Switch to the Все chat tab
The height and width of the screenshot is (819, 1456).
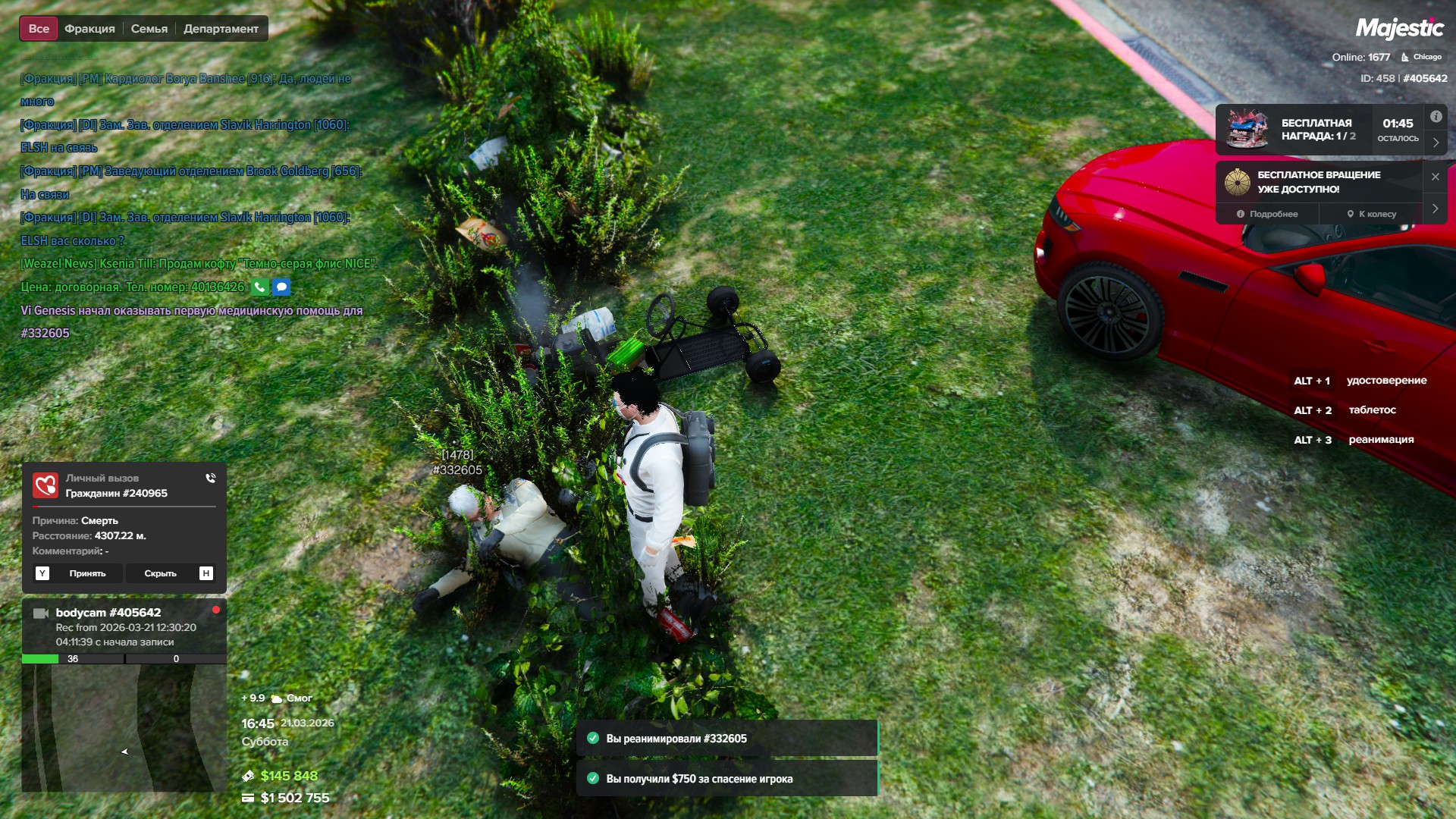coord(39,29)
